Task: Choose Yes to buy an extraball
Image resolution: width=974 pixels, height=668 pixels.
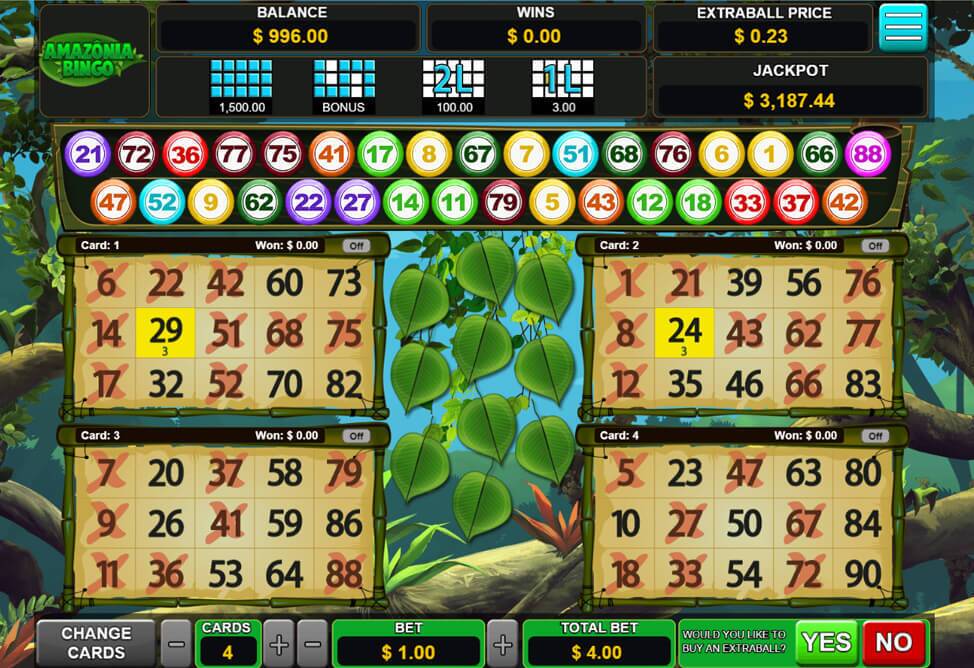Action: point(826,642)
